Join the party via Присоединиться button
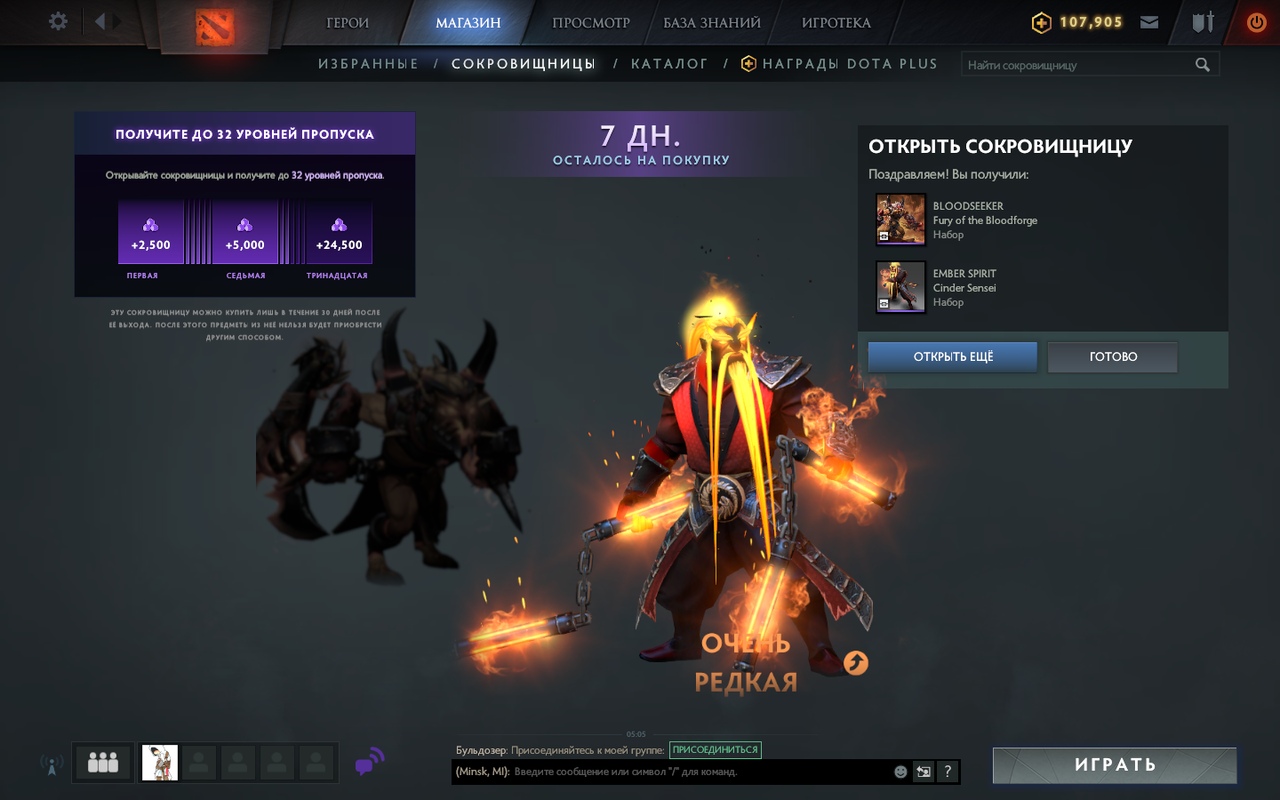This screenshot has width=1280, height=800. coord(714,750)
